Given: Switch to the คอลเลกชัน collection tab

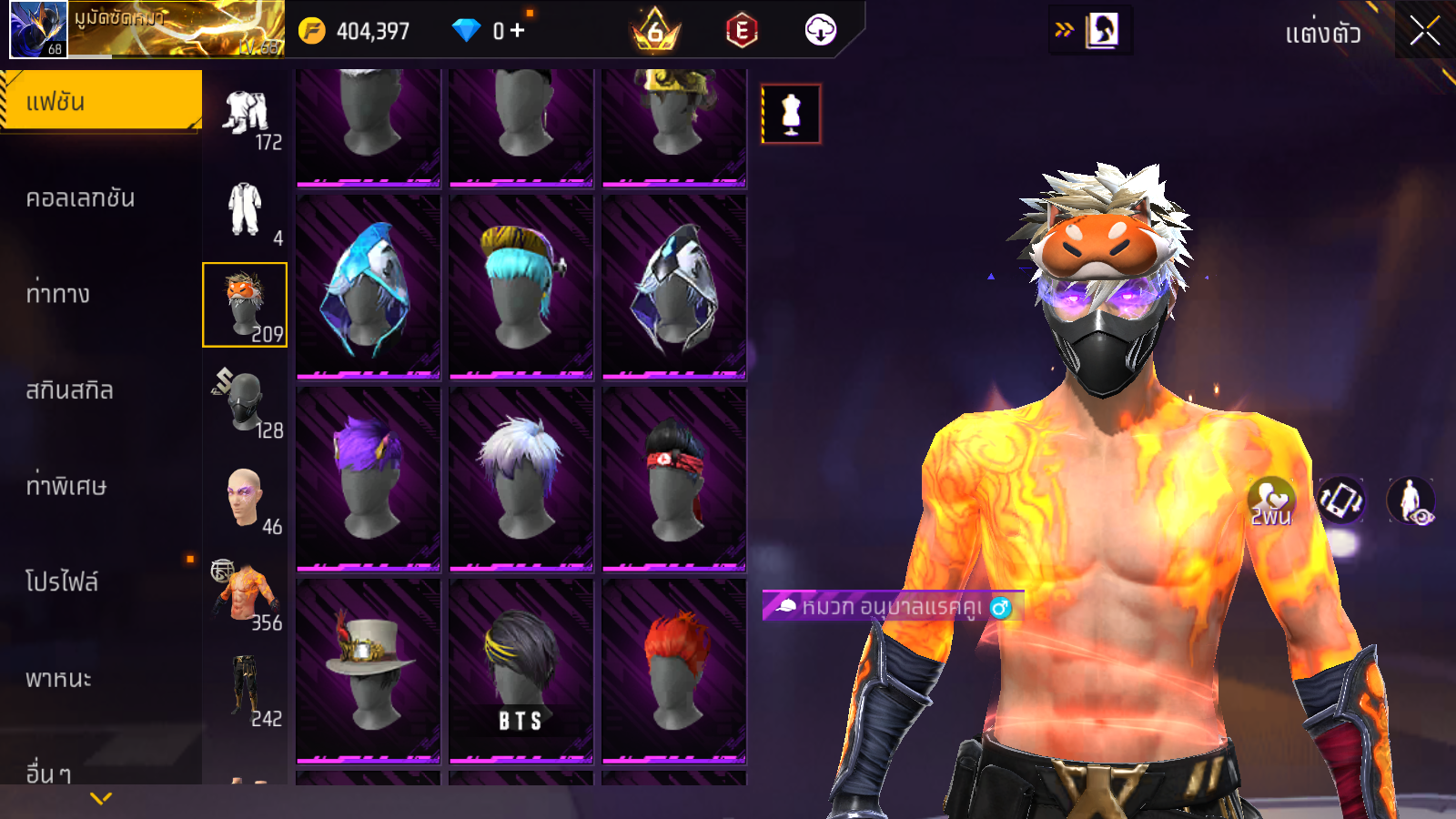Looking at the screenshot, I should click(x=81, y=198).
